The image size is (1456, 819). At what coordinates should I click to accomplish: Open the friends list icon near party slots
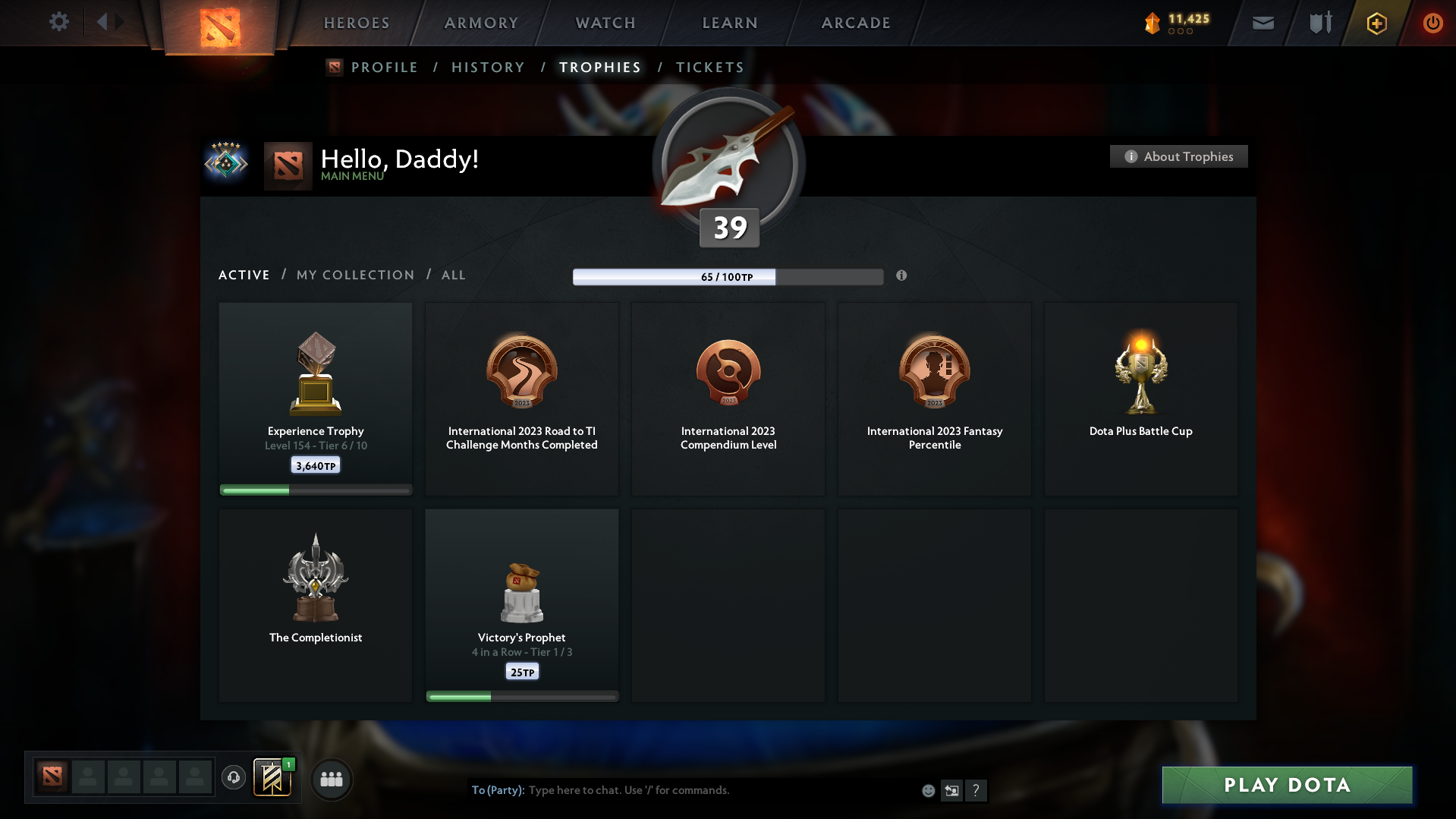[x=332, y=779]
